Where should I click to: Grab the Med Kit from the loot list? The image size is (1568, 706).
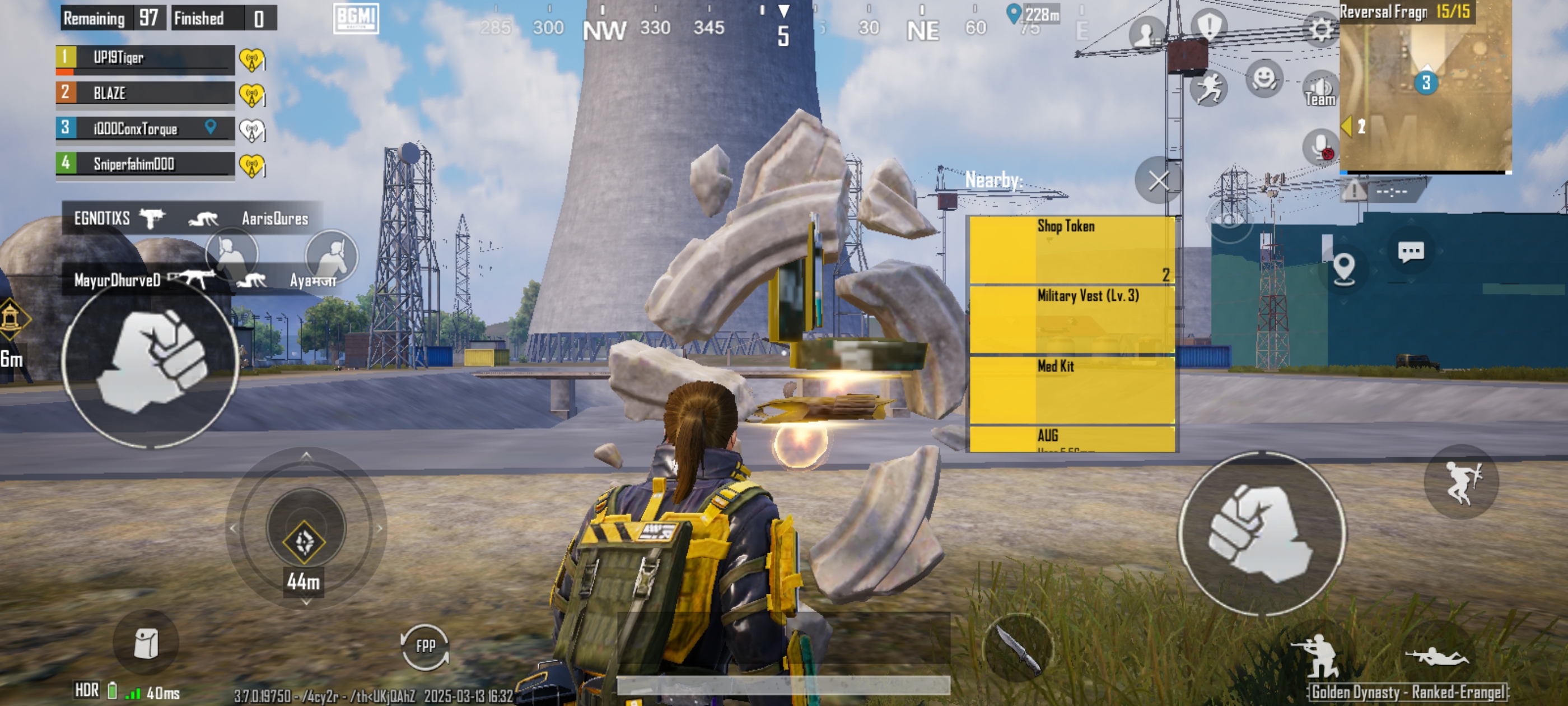tap(1071, 390)
